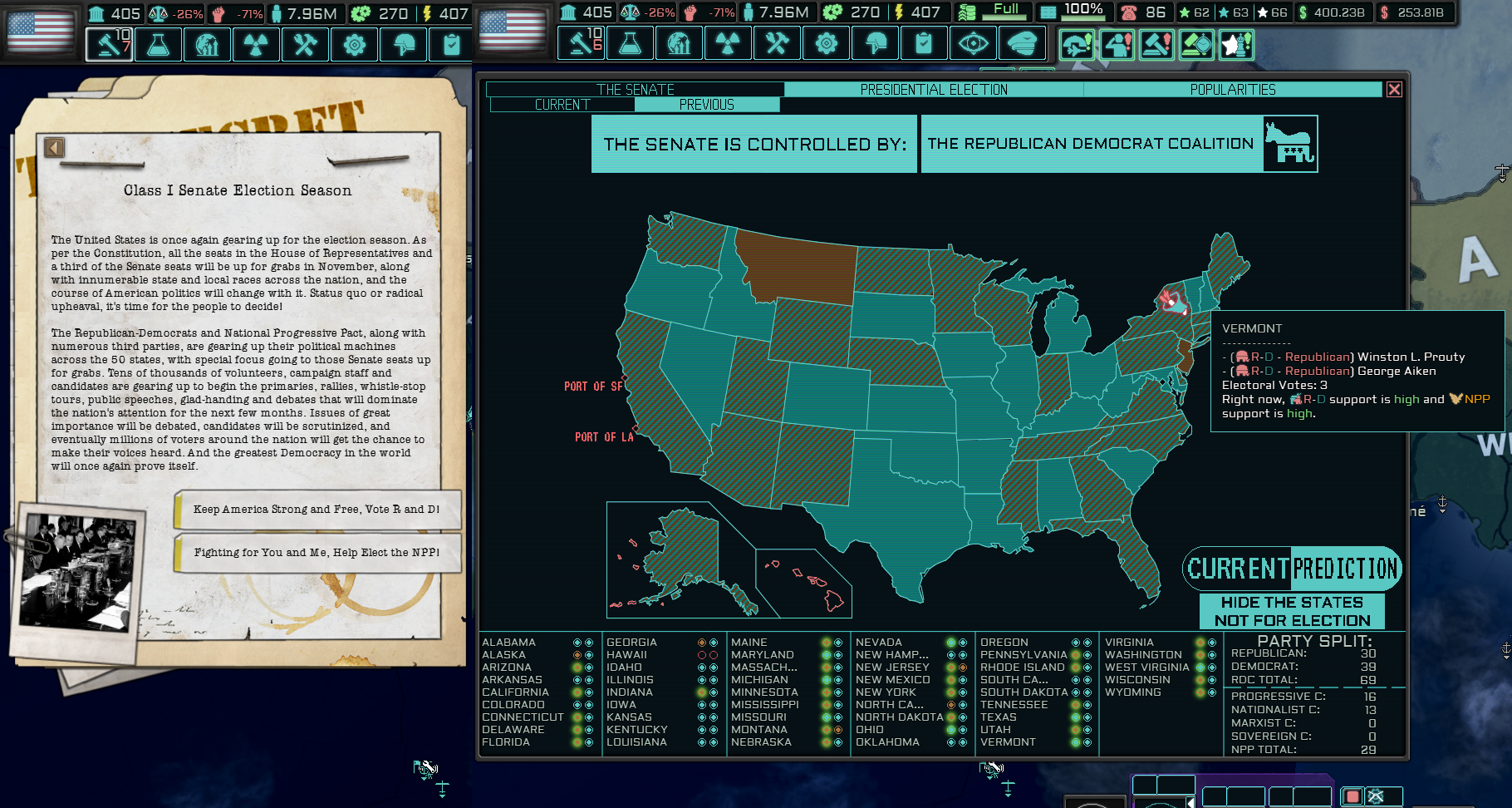This screenshot has width=1512, height=808.
Task: Open decisions with the gear icon
Action: click(x=825, y=44)
